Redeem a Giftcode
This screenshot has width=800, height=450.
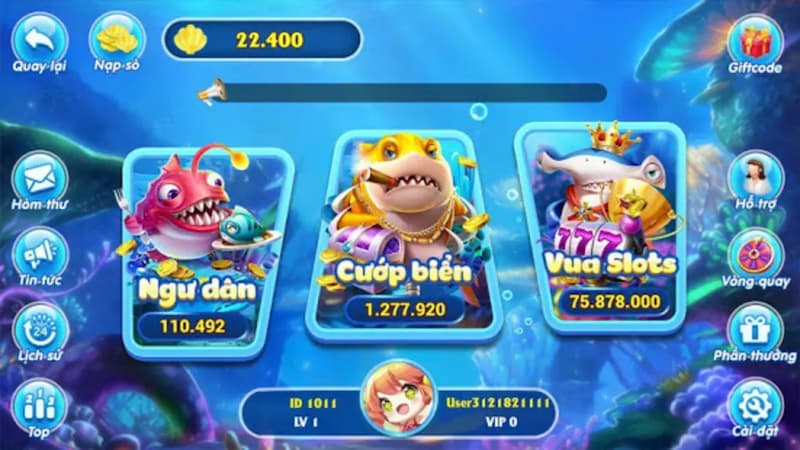(755, 41)
